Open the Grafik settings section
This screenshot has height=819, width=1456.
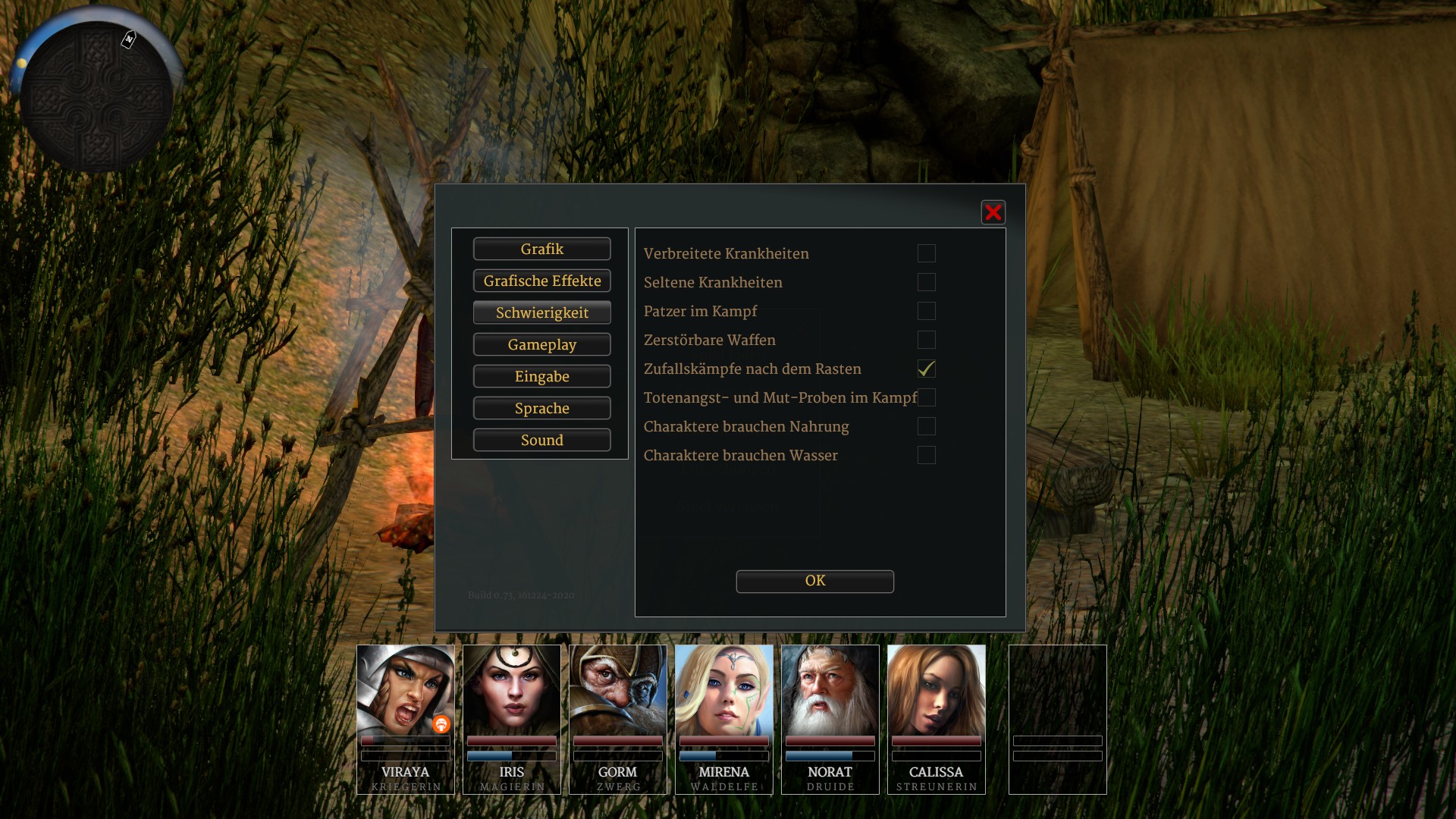pos(541,249)
